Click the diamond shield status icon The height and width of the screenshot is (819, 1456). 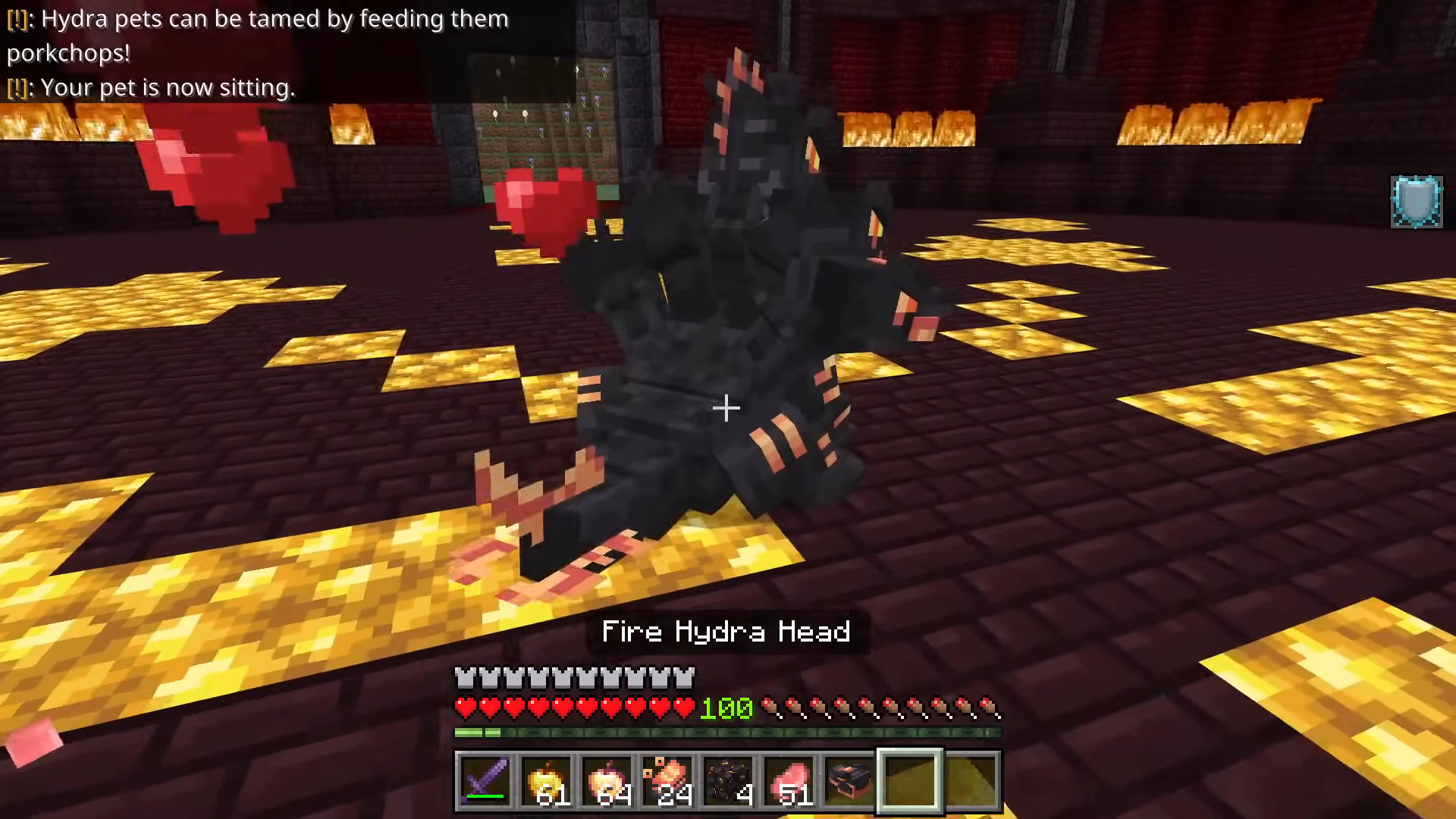pos(1415,202)
